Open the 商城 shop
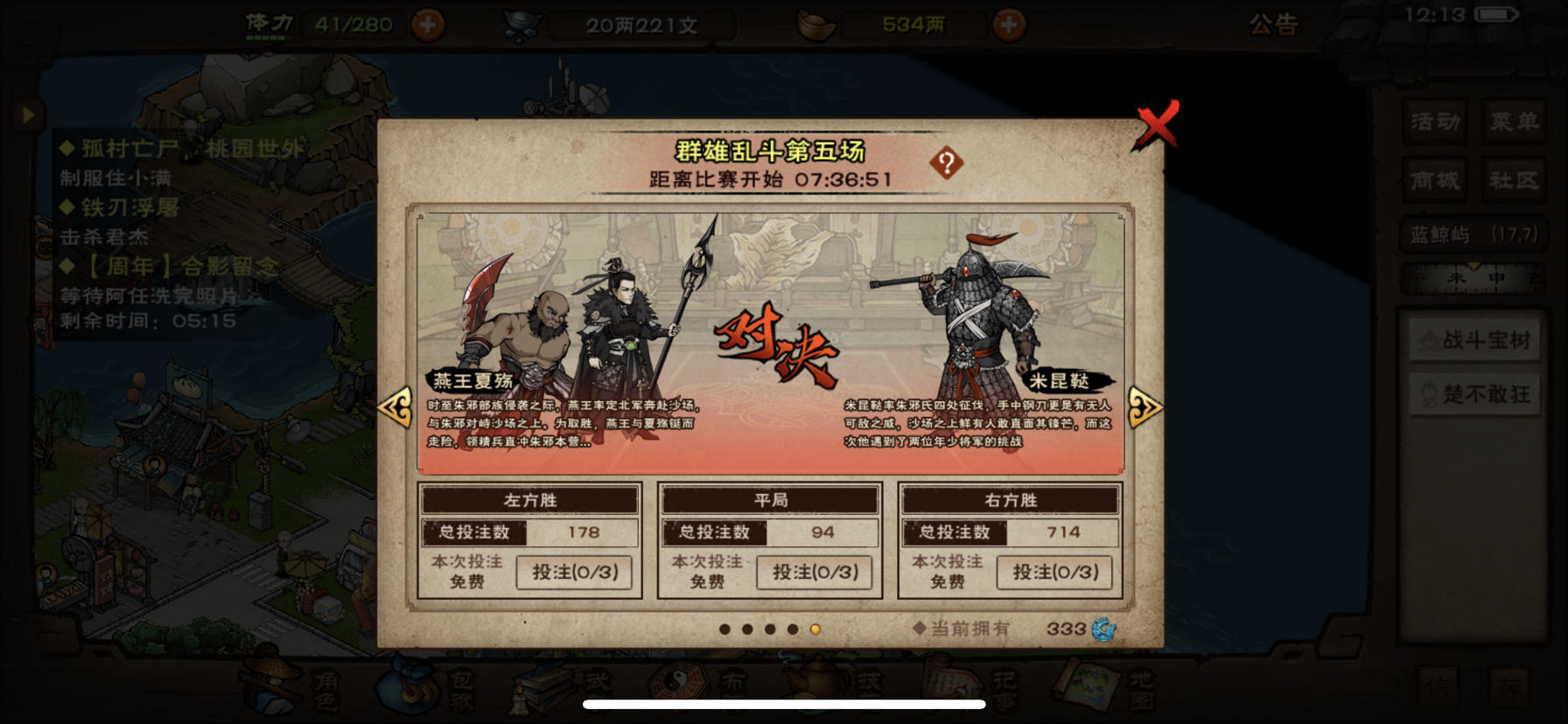 click(1435, 181)
